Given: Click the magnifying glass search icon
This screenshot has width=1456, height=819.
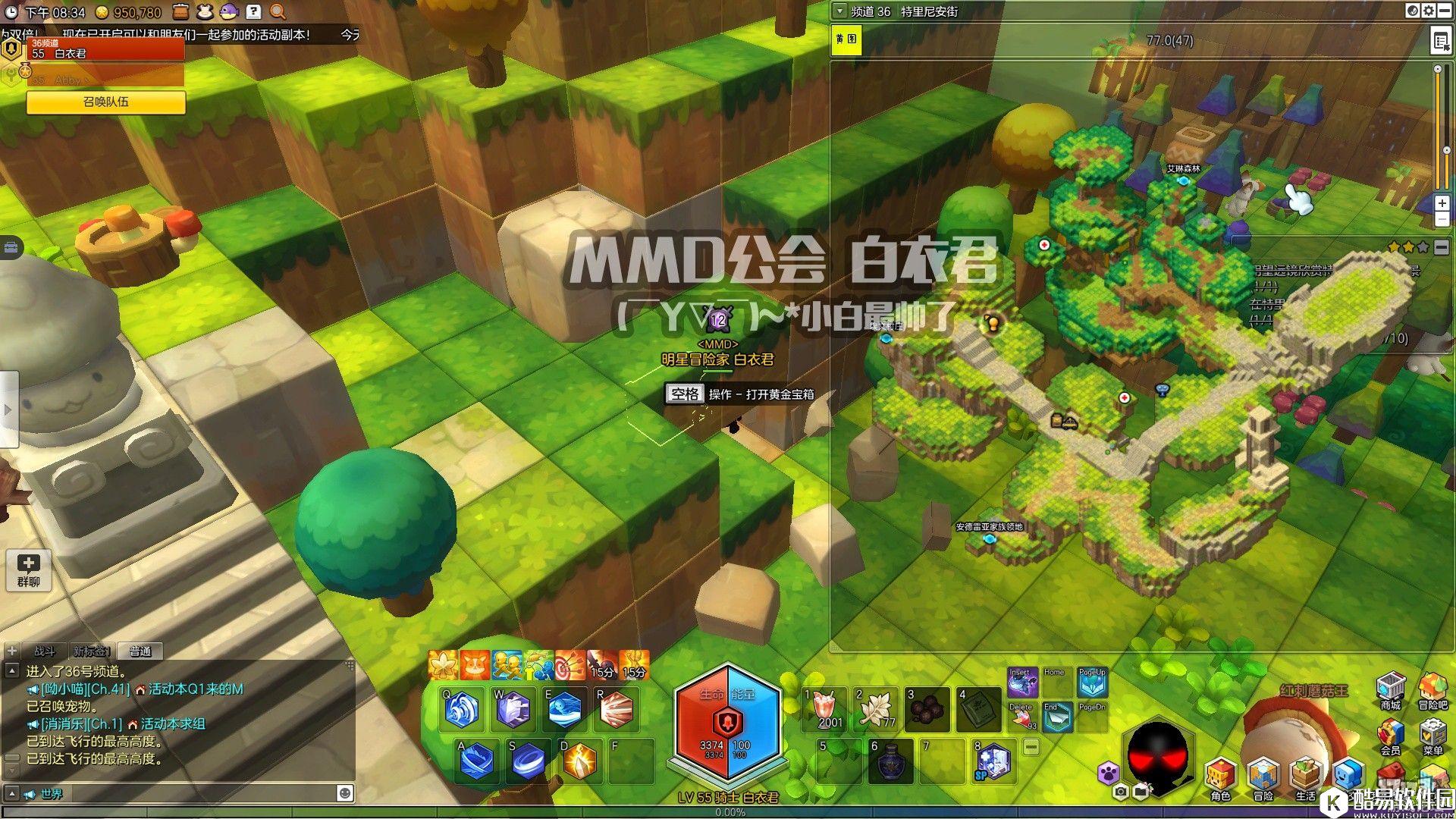Looking at the screenshot, I should (x=278, y=11).
